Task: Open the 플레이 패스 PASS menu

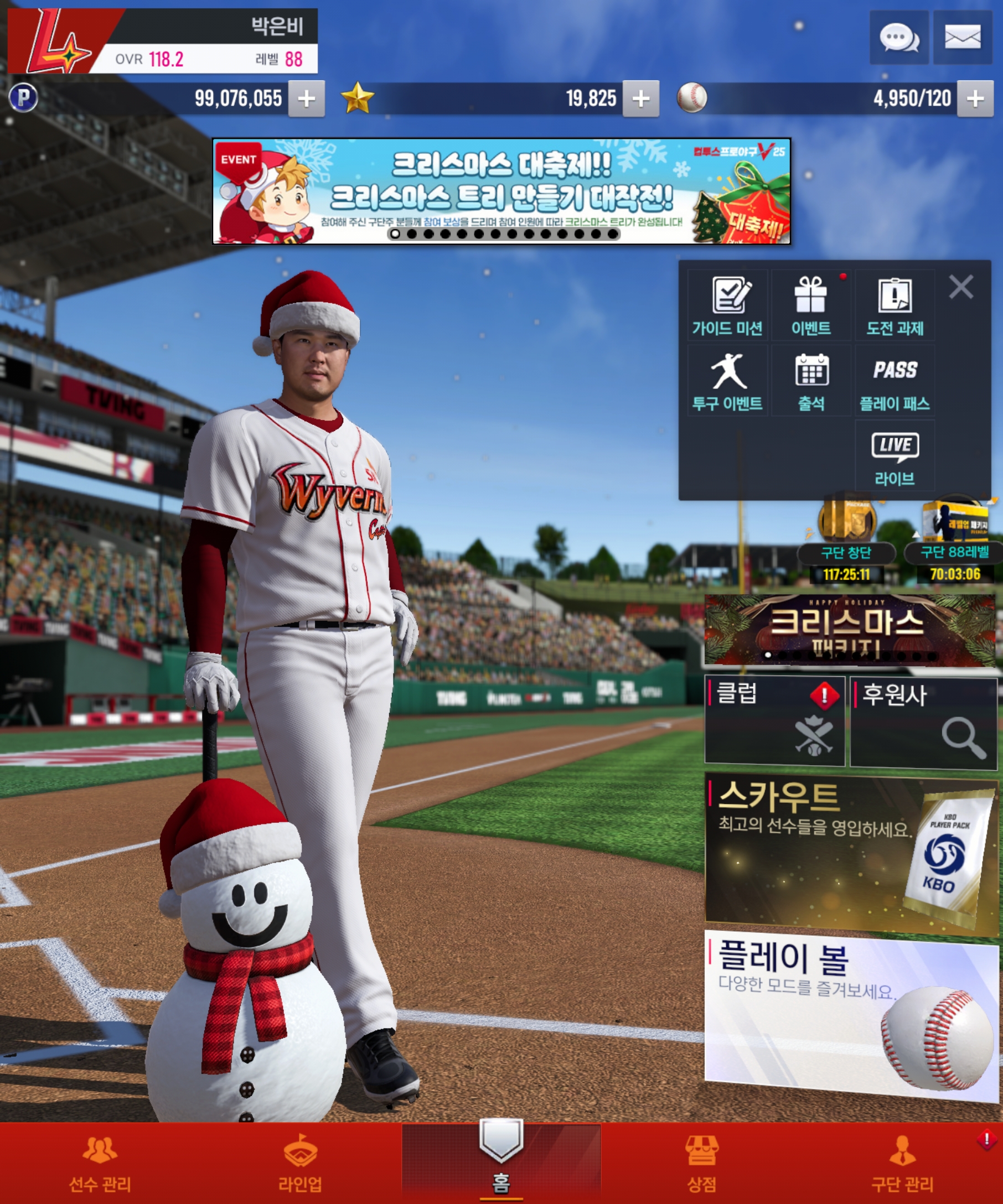Action: coord(895,381)
